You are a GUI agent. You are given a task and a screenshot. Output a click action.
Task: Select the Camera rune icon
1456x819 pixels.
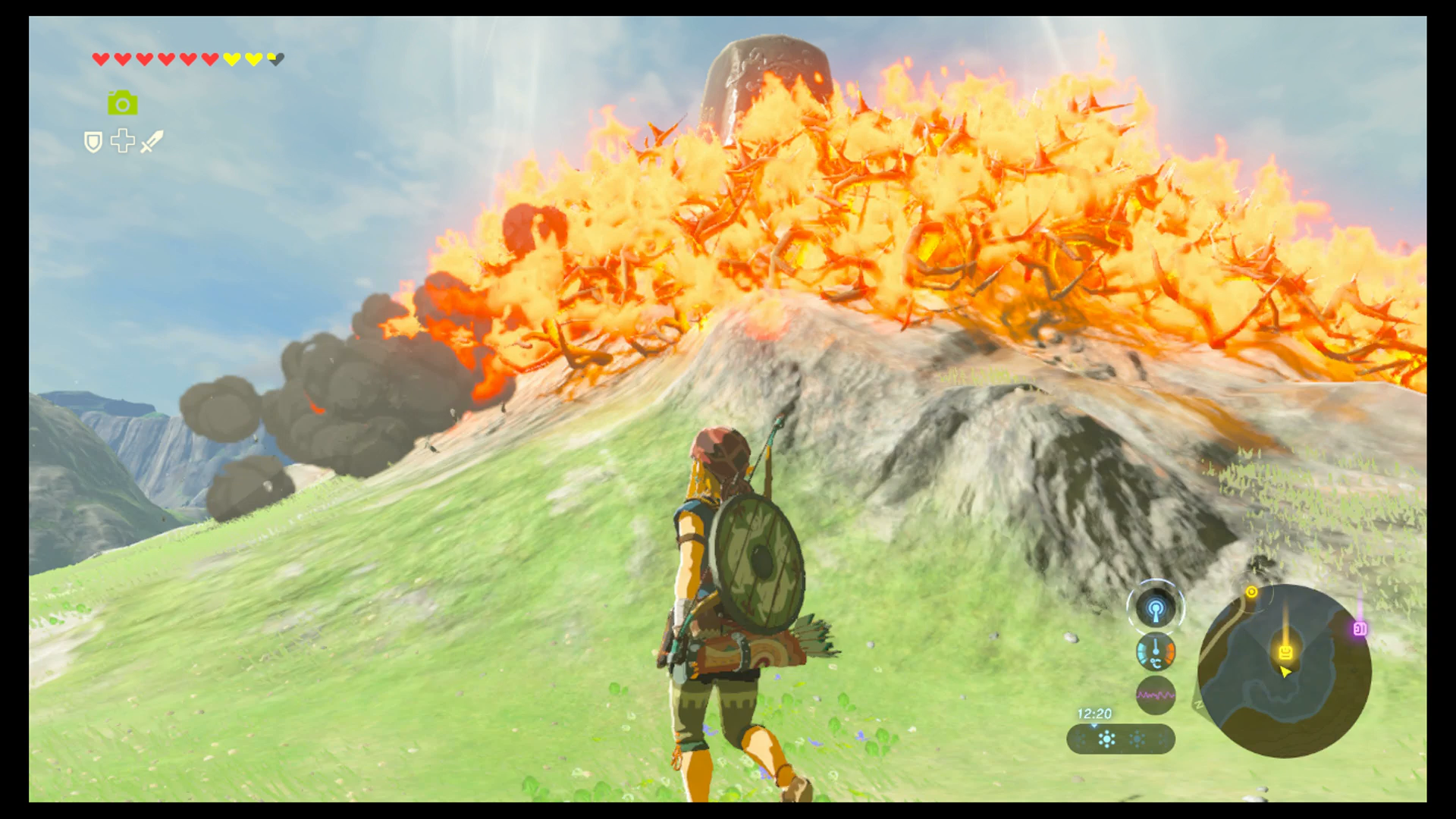[x=123, y=104]
